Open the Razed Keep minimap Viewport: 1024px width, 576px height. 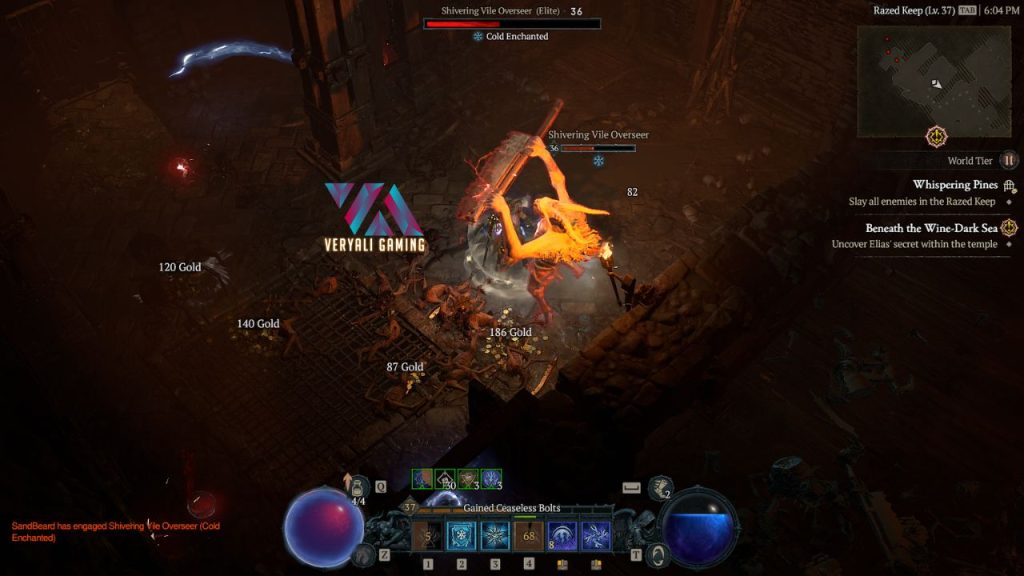[x=934, y=81]
